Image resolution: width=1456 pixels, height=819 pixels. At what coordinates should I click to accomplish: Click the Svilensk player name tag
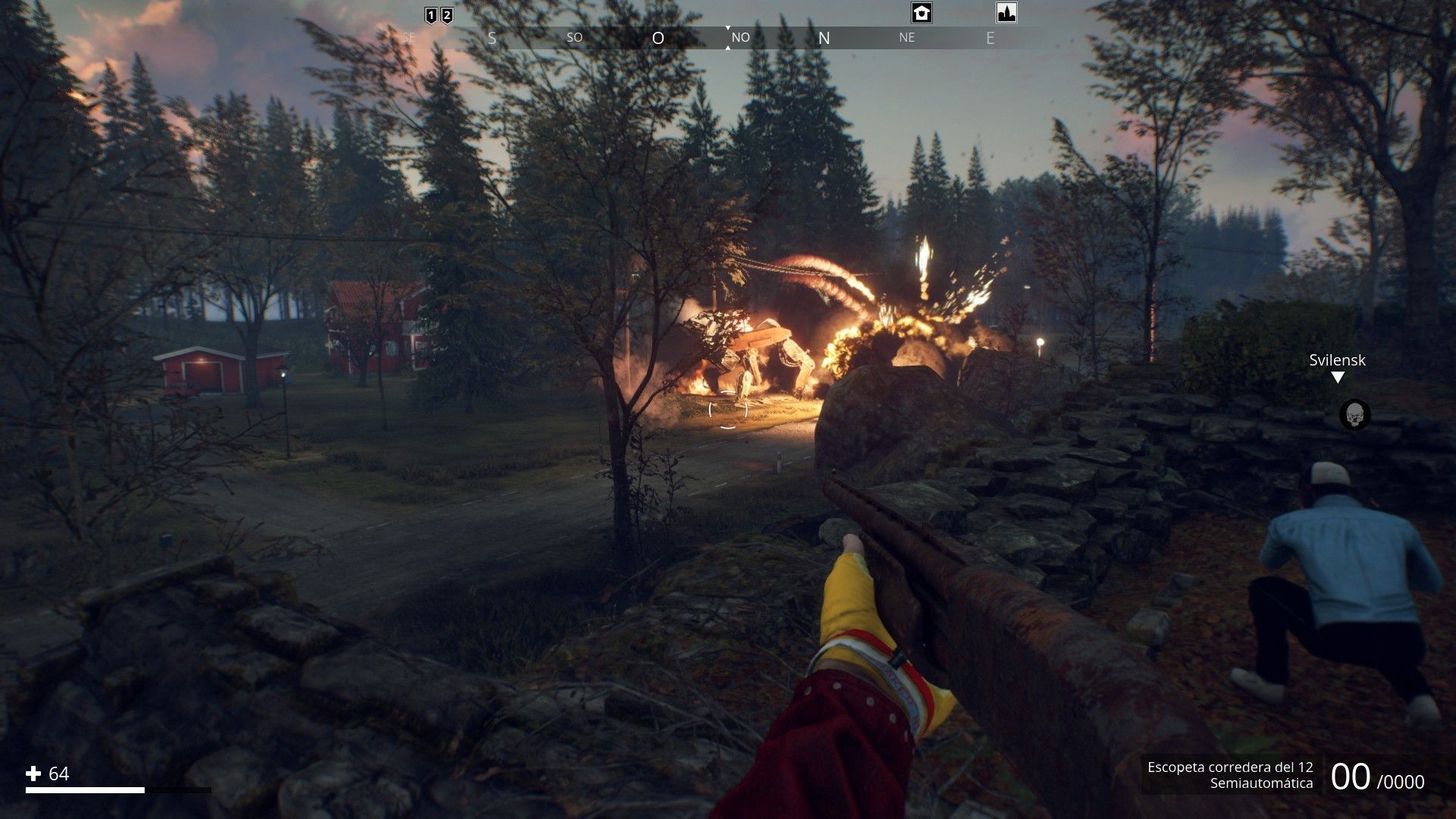[x=1337, y=360]
